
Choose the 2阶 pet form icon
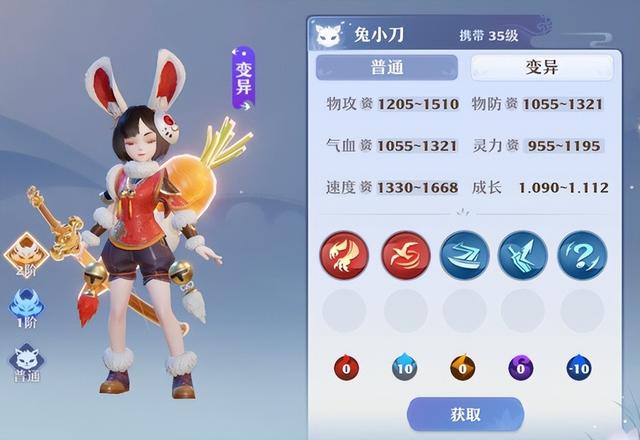(26, 255)
